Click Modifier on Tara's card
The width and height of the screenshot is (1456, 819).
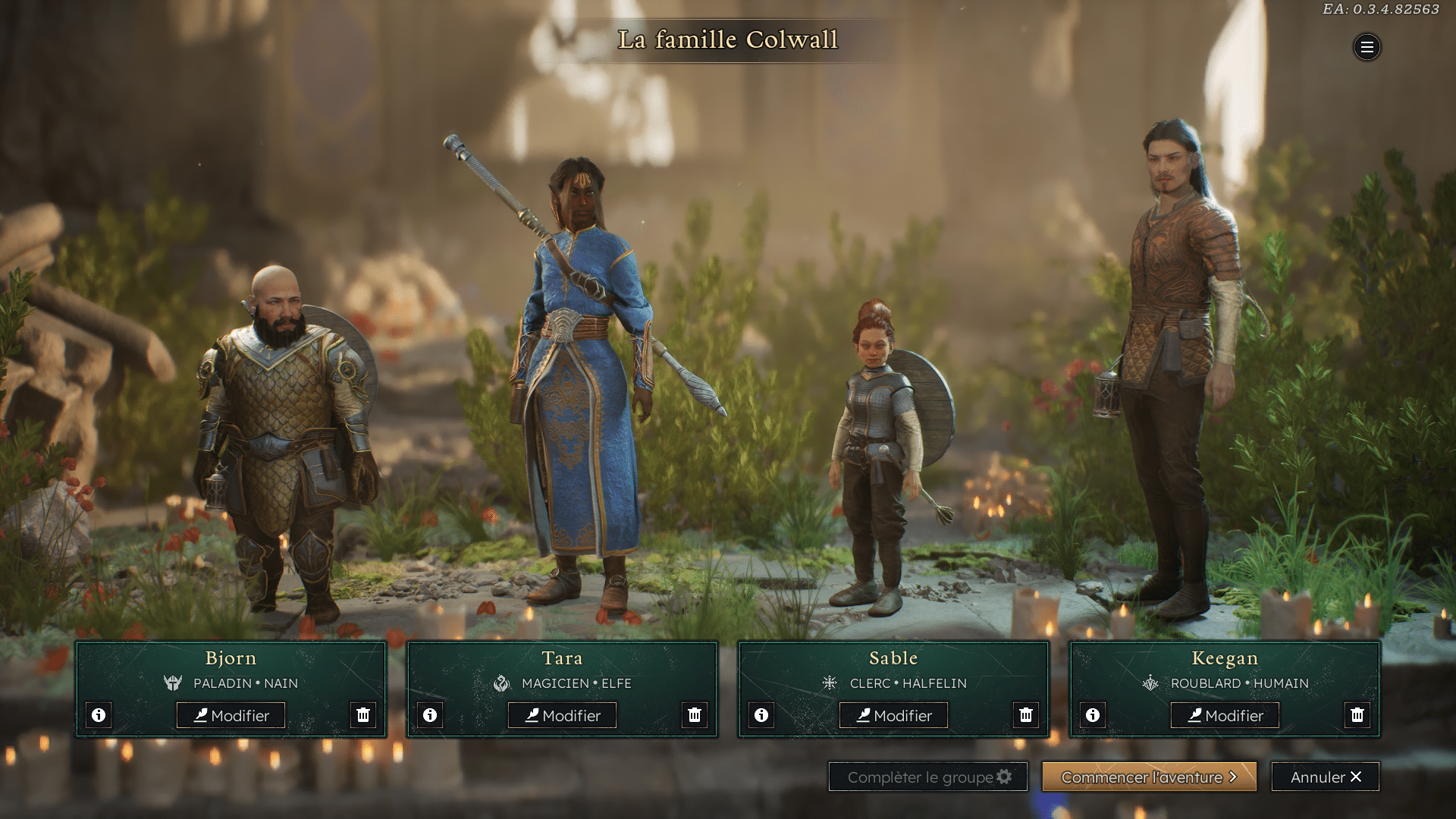(562, 714)
